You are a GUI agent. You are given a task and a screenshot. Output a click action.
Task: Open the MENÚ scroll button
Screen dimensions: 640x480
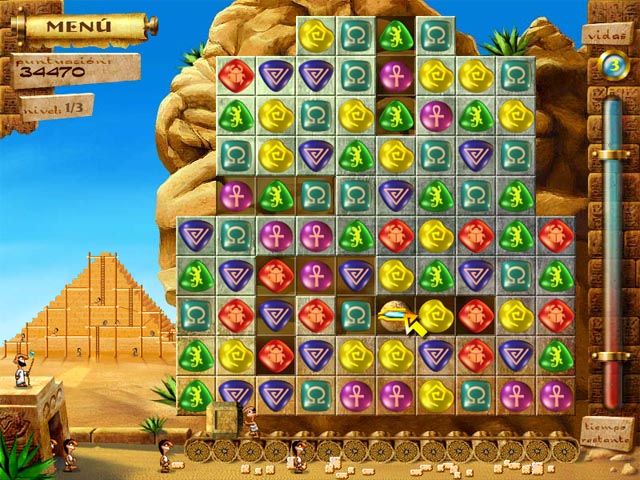coord(78,25)
